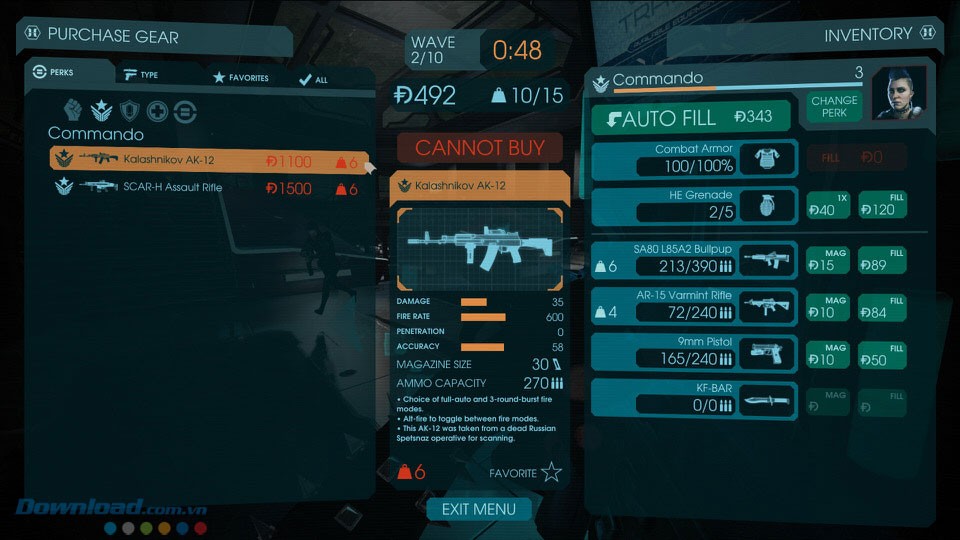Click the Cannot Buy button
Screen dimensions: 960x540
coord(480,148)
